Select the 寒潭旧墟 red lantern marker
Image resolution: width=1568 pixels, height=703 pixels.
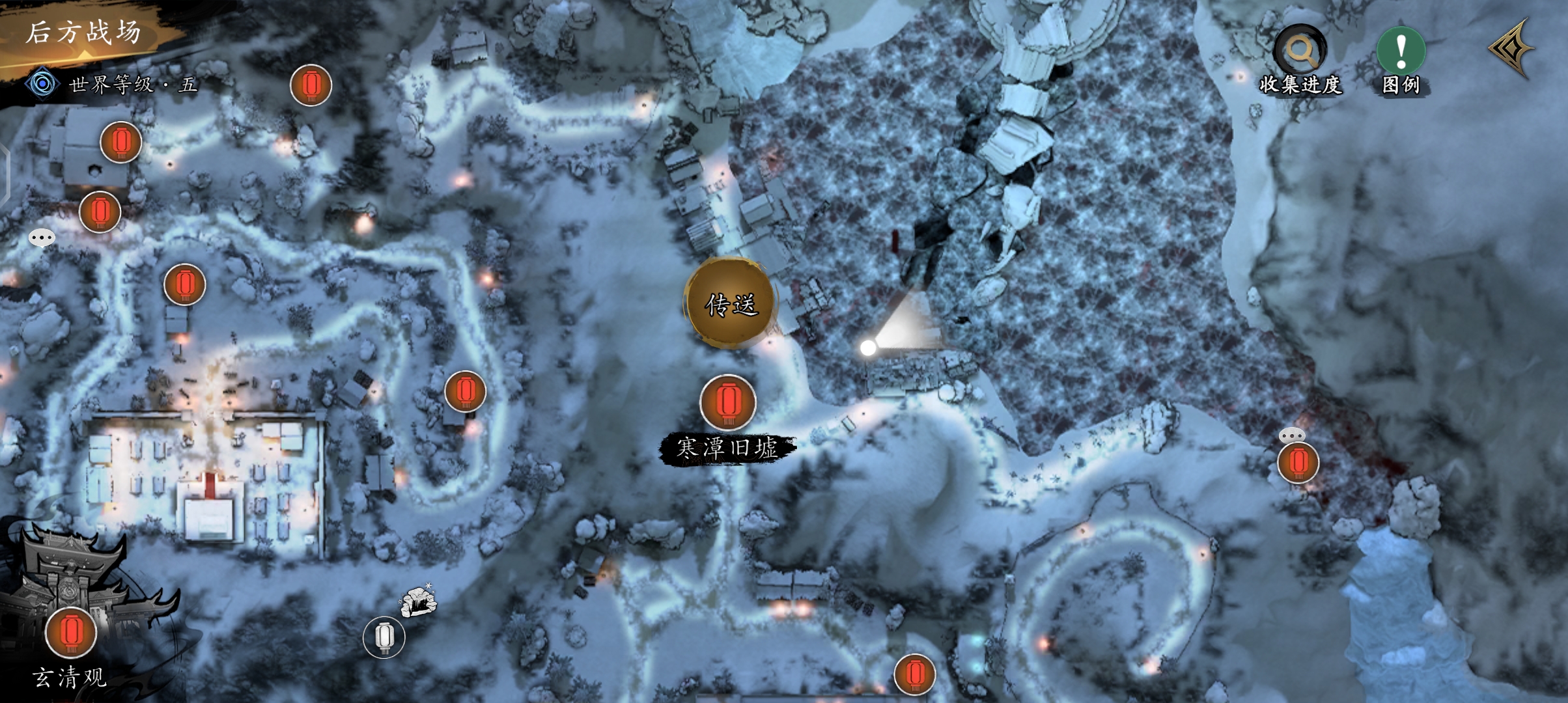[727, 402]
